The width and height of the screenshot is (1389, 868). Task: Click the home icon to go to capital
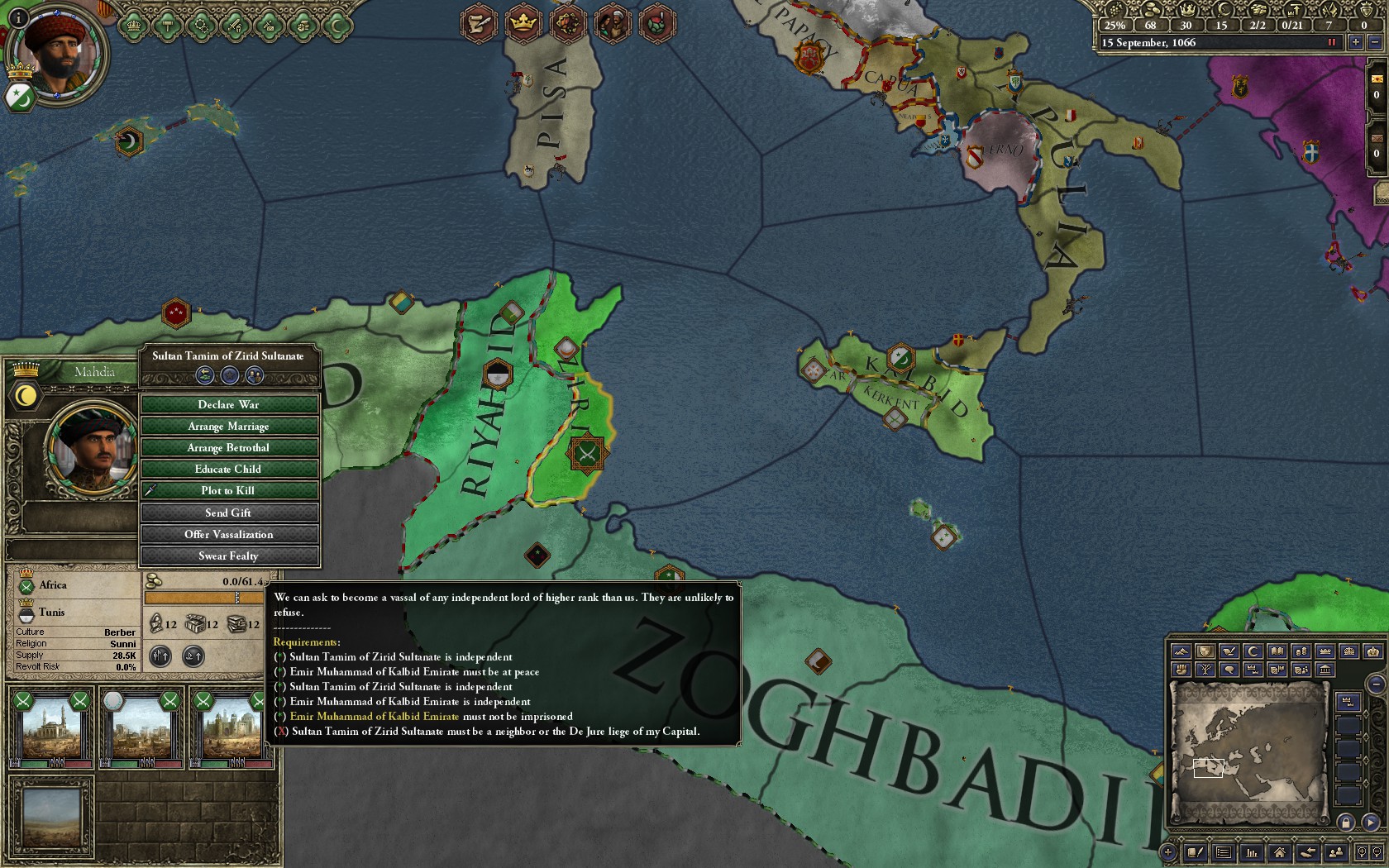click(1279, 852)
